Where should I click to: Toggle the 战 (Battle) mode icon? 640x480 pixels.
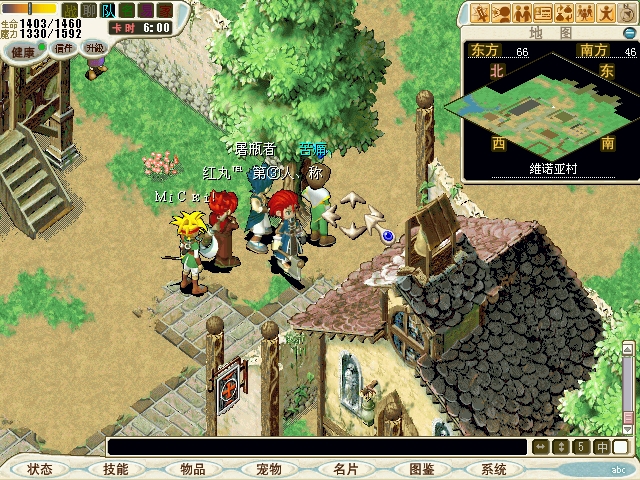click(68, 10)
